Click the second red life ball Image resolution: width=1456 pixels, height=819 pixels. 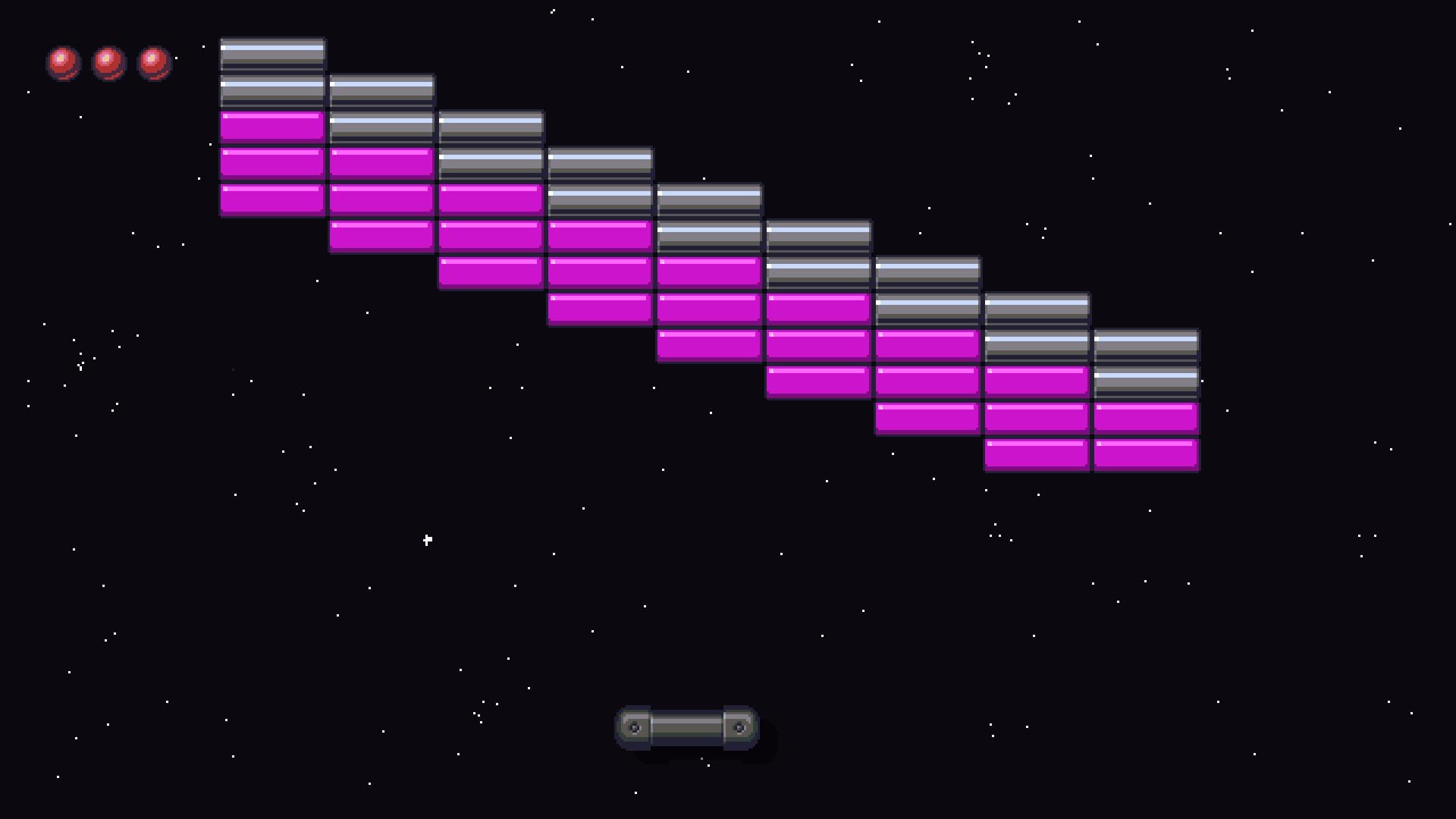coord(108,64)
